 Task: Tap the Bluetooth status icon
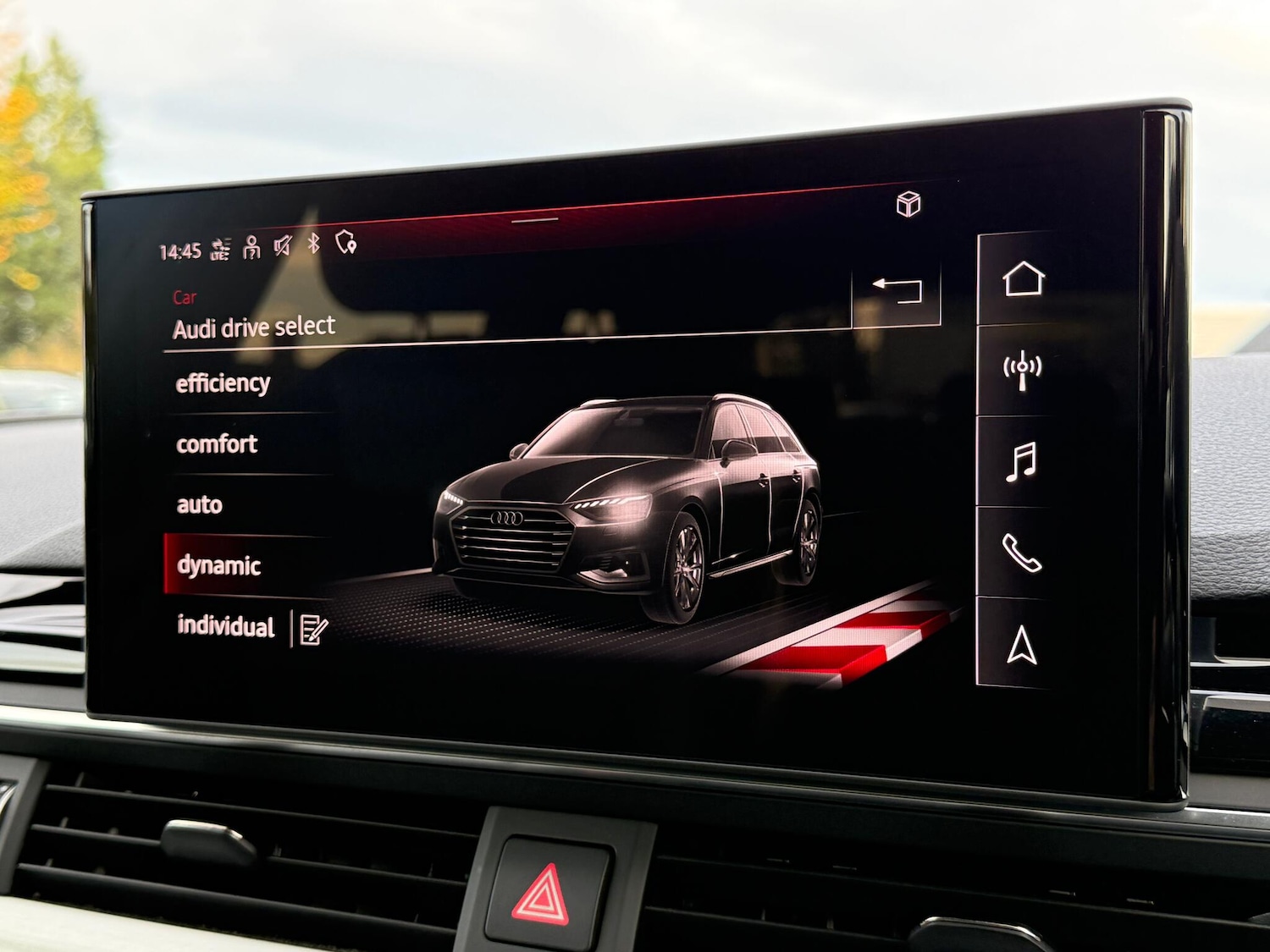click(313, 244)
